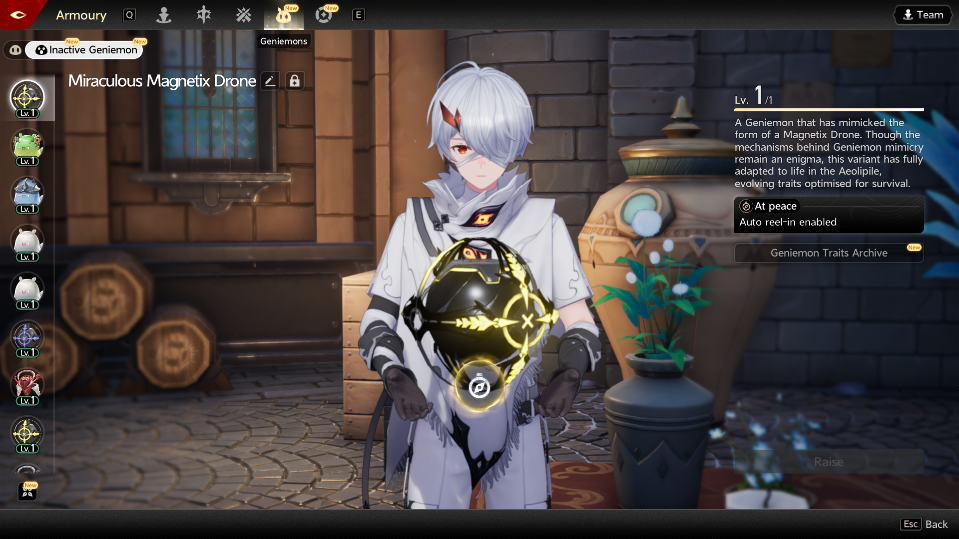This screenshot has height=539, width=959.
Task: Click the At peace trait panel
Action: click(x=828, y=213)
